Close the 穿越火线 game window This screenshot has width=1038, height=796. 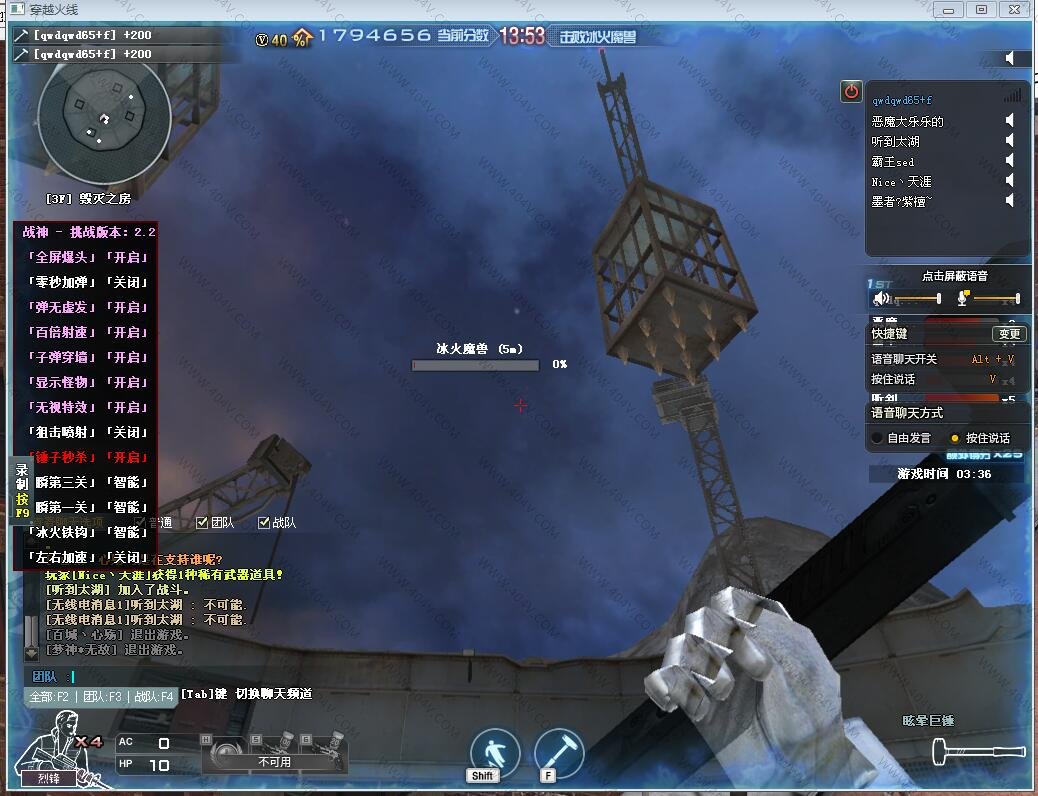(1015, 10)
